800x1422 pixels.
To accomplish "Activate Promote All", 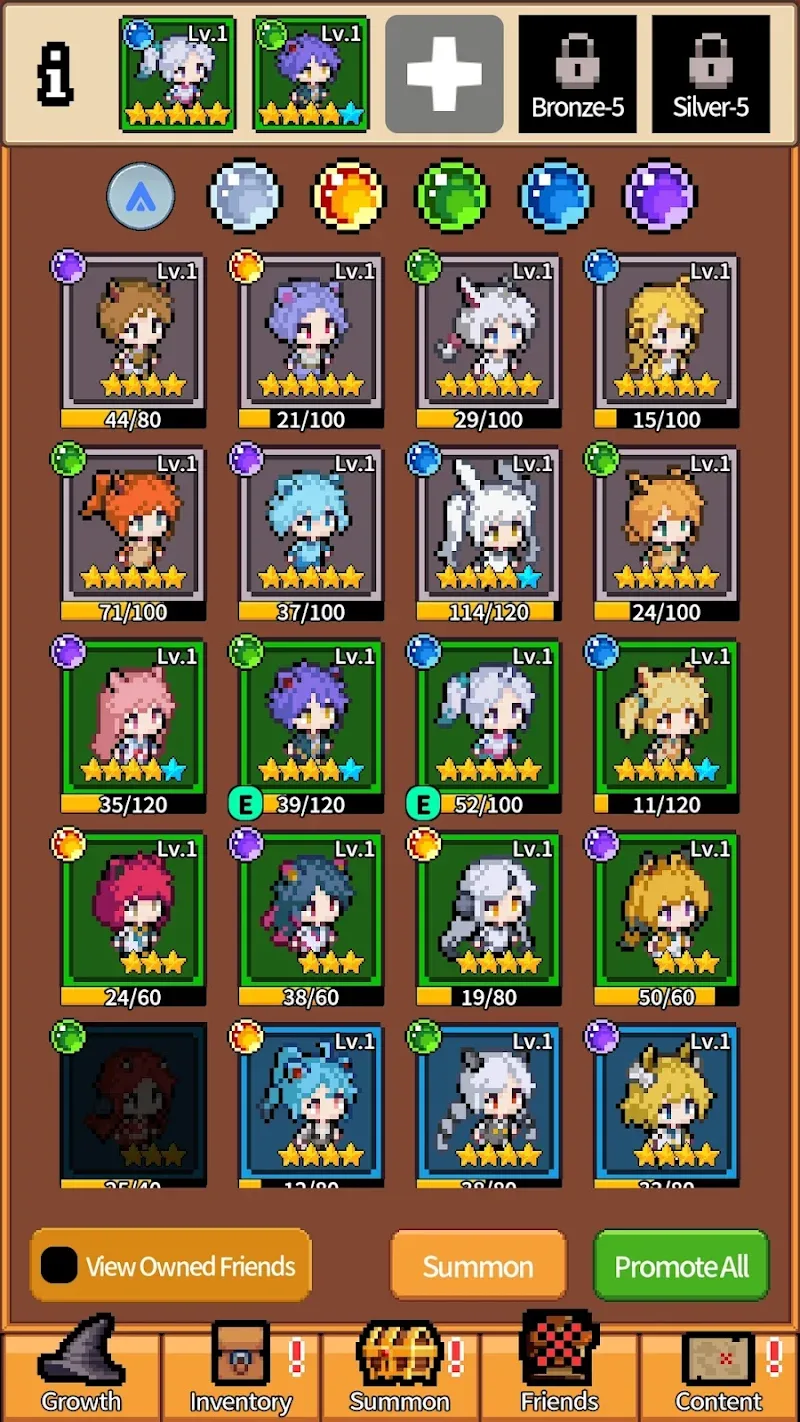I will click(681, 1266).
